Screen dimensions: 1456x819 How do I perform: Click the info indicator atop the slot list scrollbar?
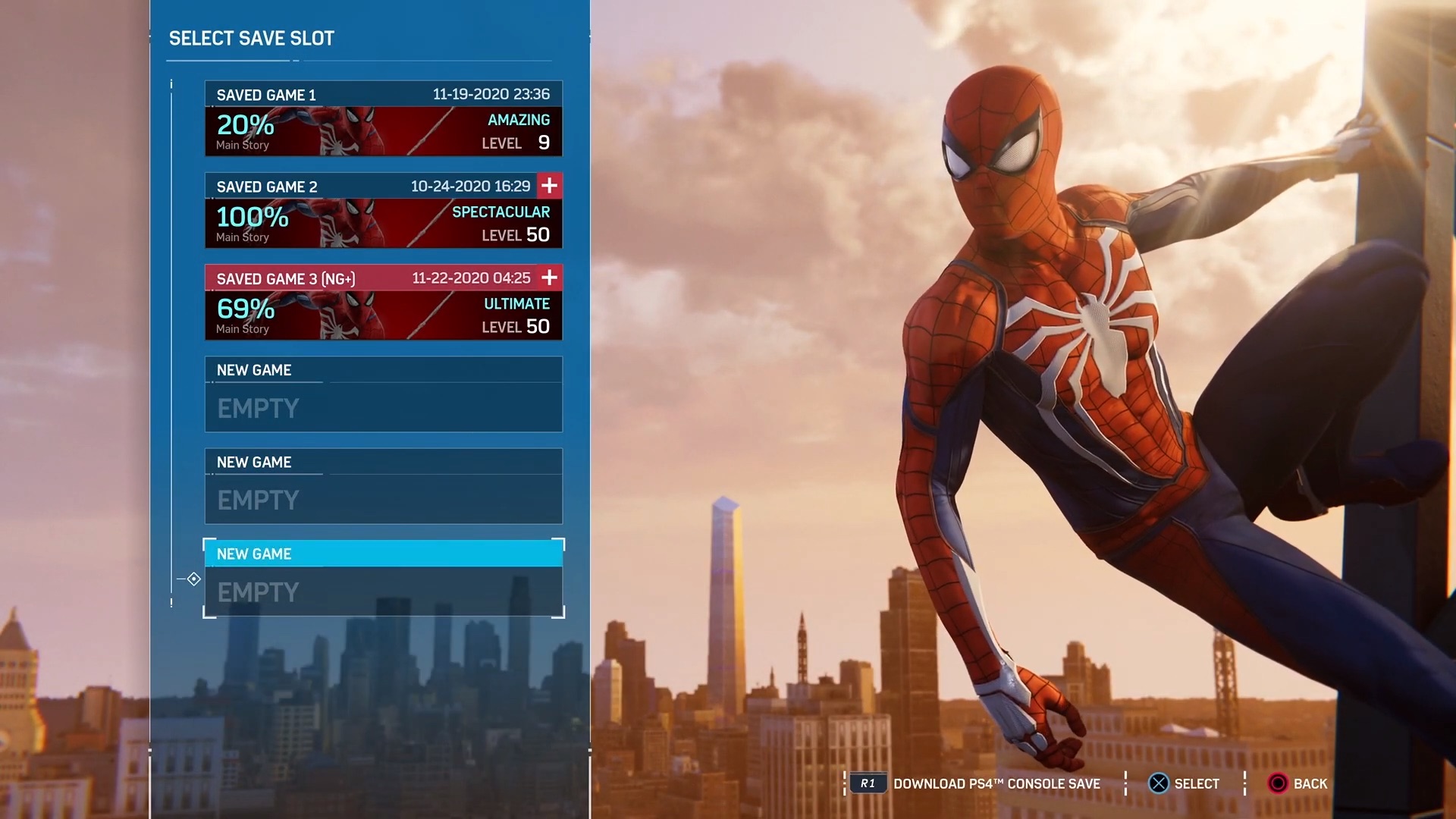coord(171,83)
